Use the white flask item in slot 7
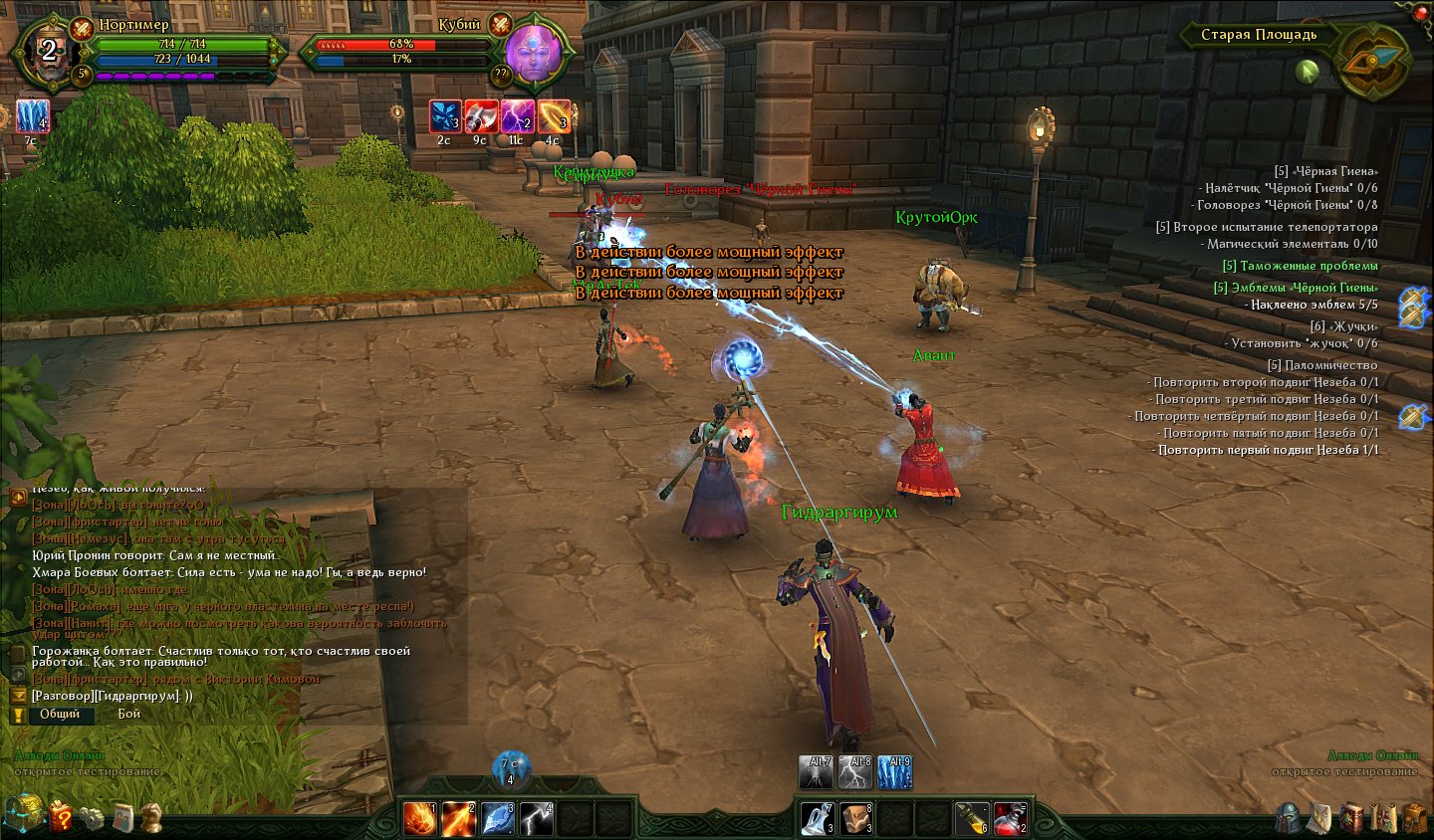This screenshot has height=840, width=1434. click(818, 818)
